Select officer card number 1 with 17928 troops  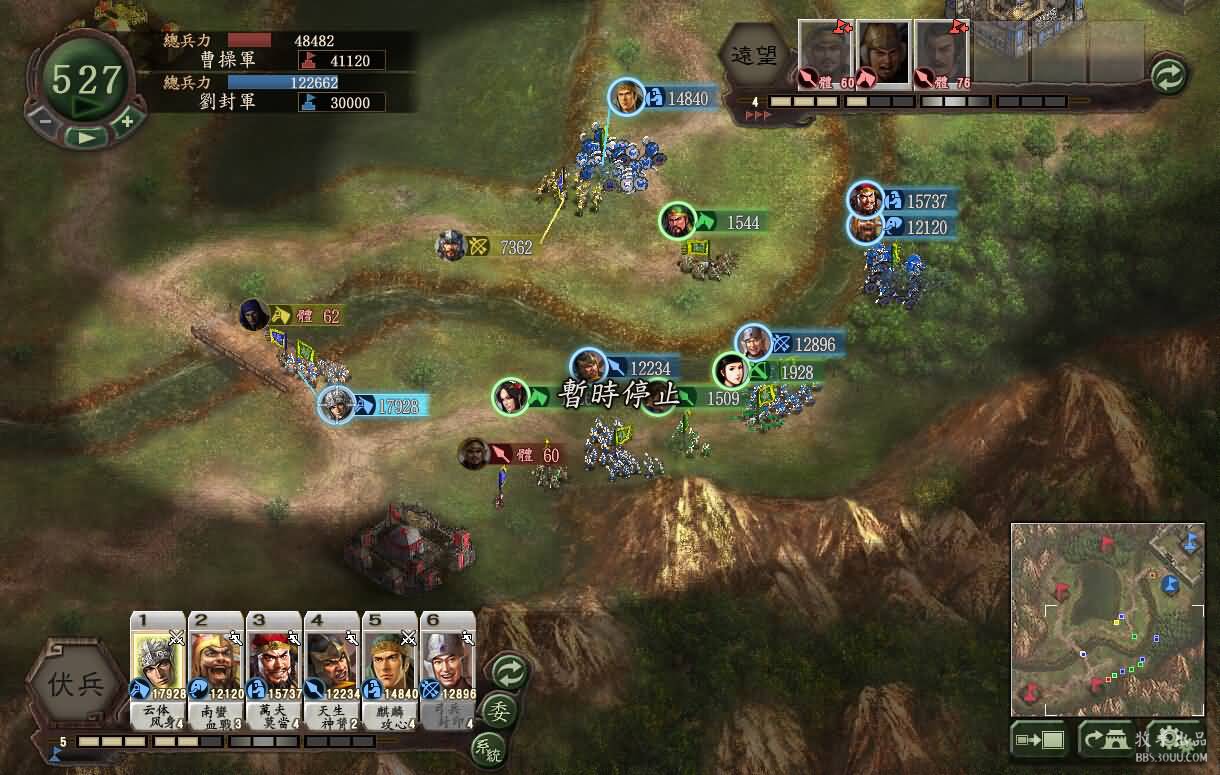coord(158,665)
